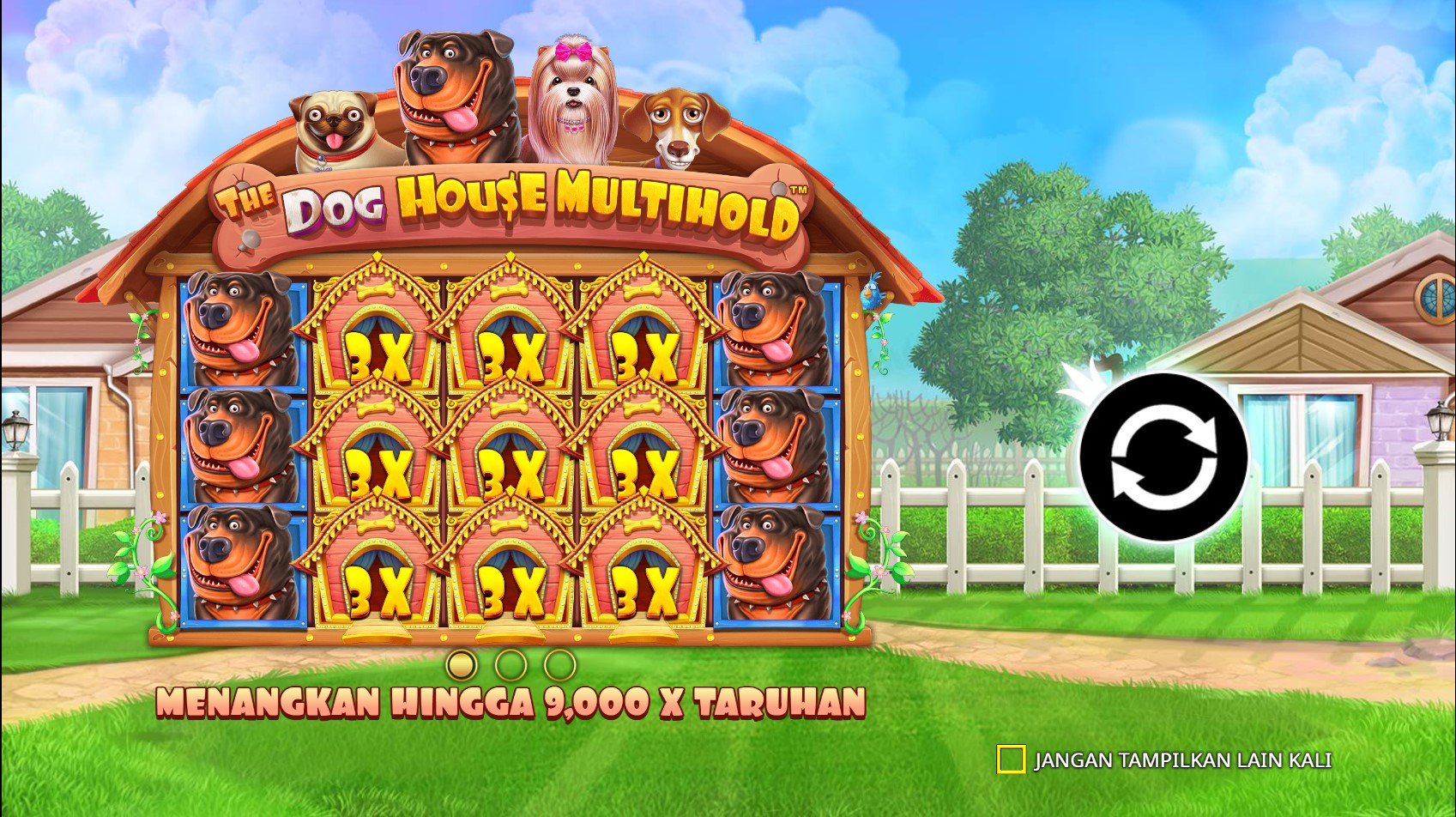Select the first highlighted slide indicator dot
The image size is (1456, 817).
tap(462, 664)
